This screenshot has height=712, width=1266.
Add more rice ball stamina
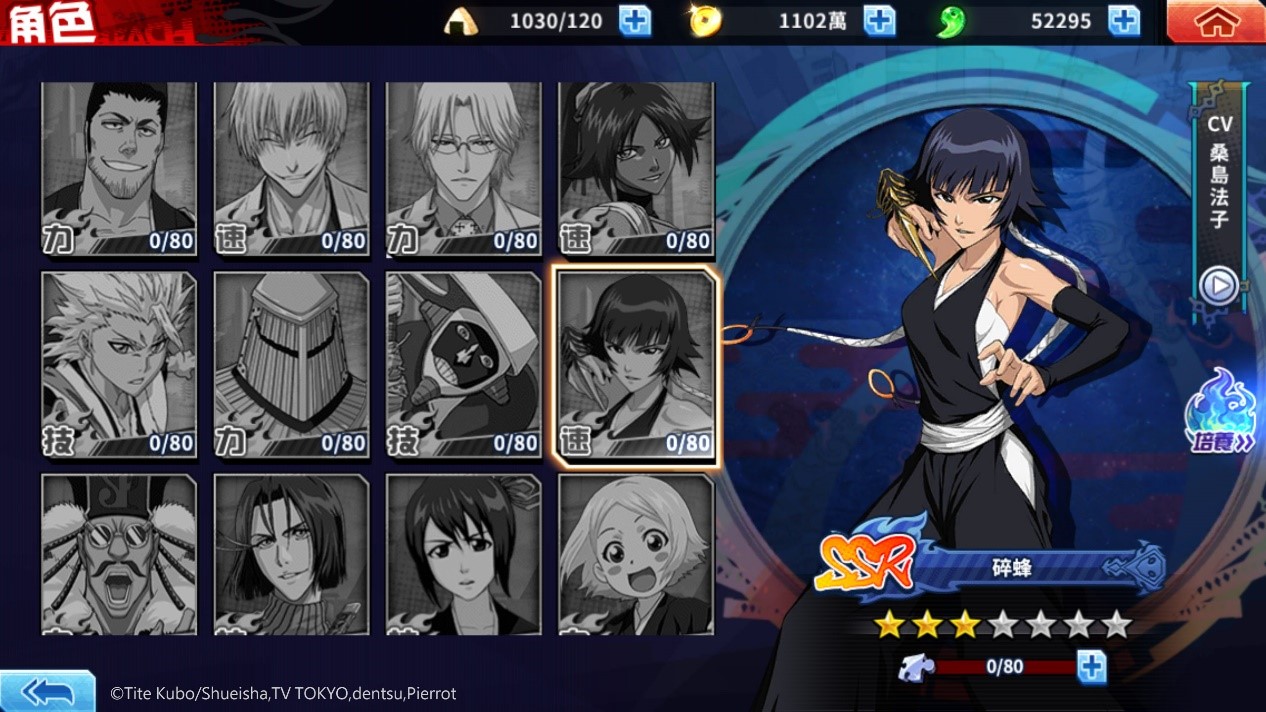pos(635,21)
